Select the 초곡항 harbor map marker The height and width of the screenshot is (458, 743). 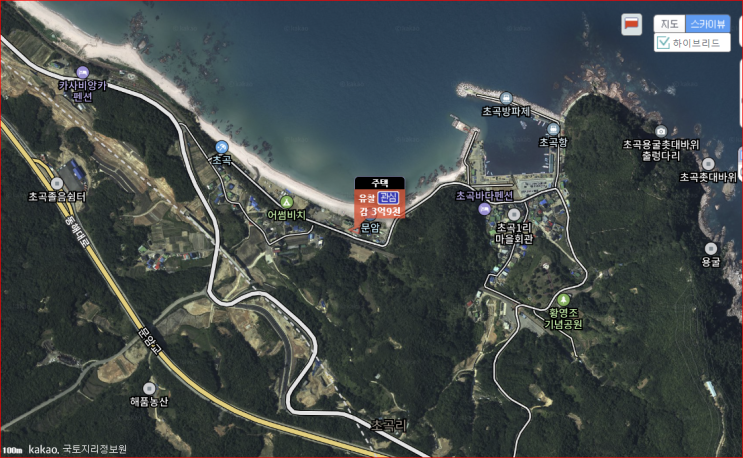tap(553, 128)
